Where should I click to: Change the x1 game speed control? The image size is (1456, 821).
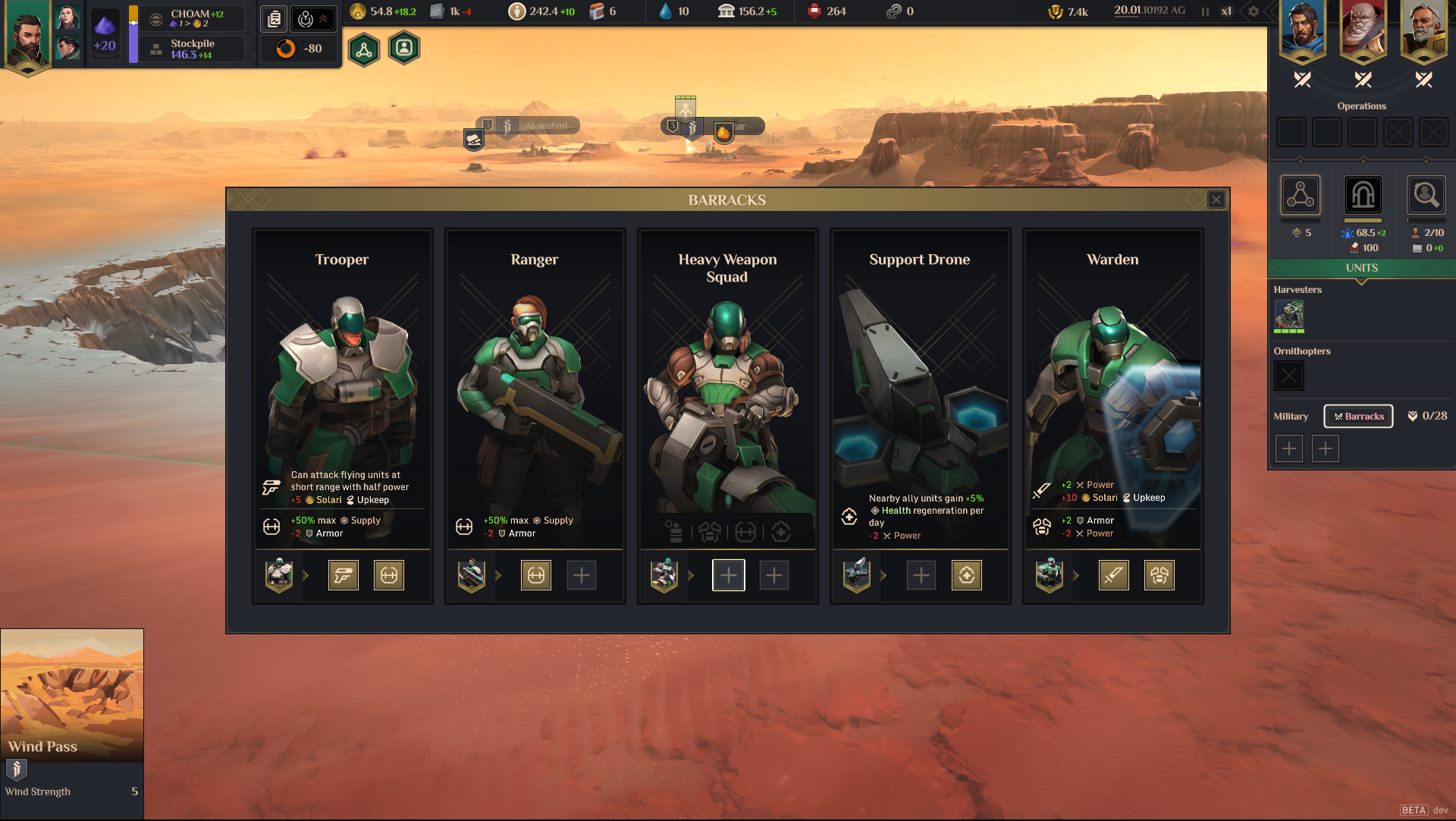coord(1226,11)
